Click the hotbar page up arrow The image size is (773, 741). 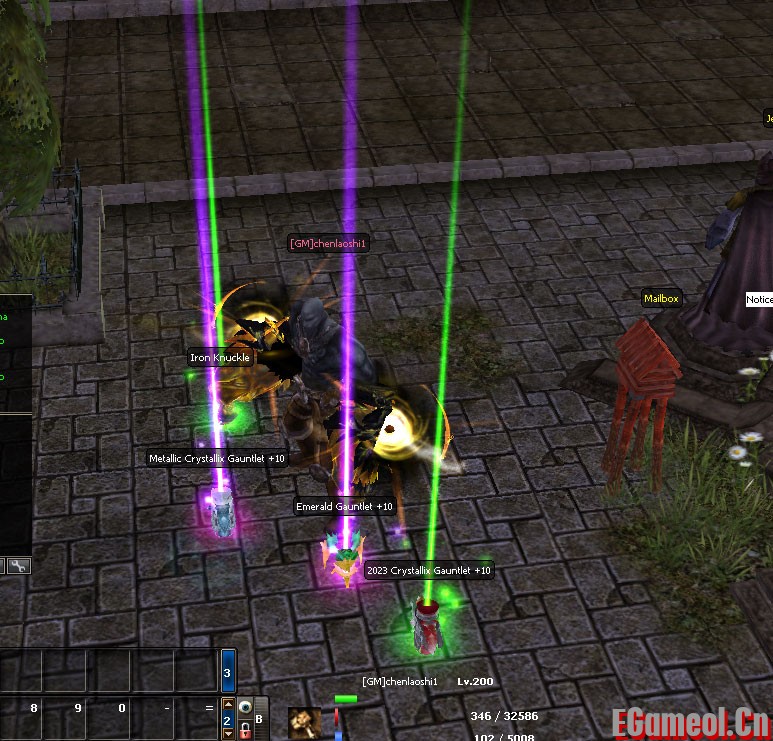(x=228, y=705)
